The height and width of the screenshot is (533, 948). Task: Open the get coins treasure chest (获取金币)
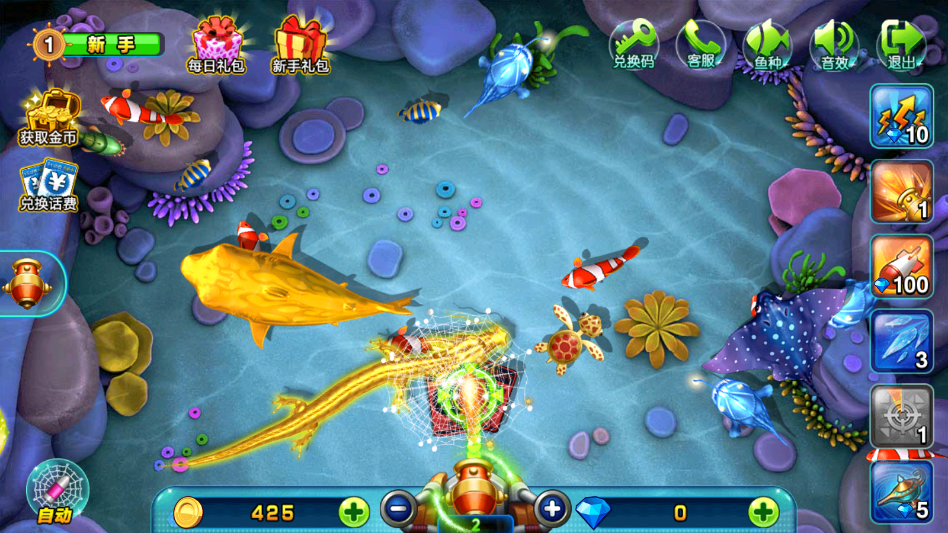point(48,115)
